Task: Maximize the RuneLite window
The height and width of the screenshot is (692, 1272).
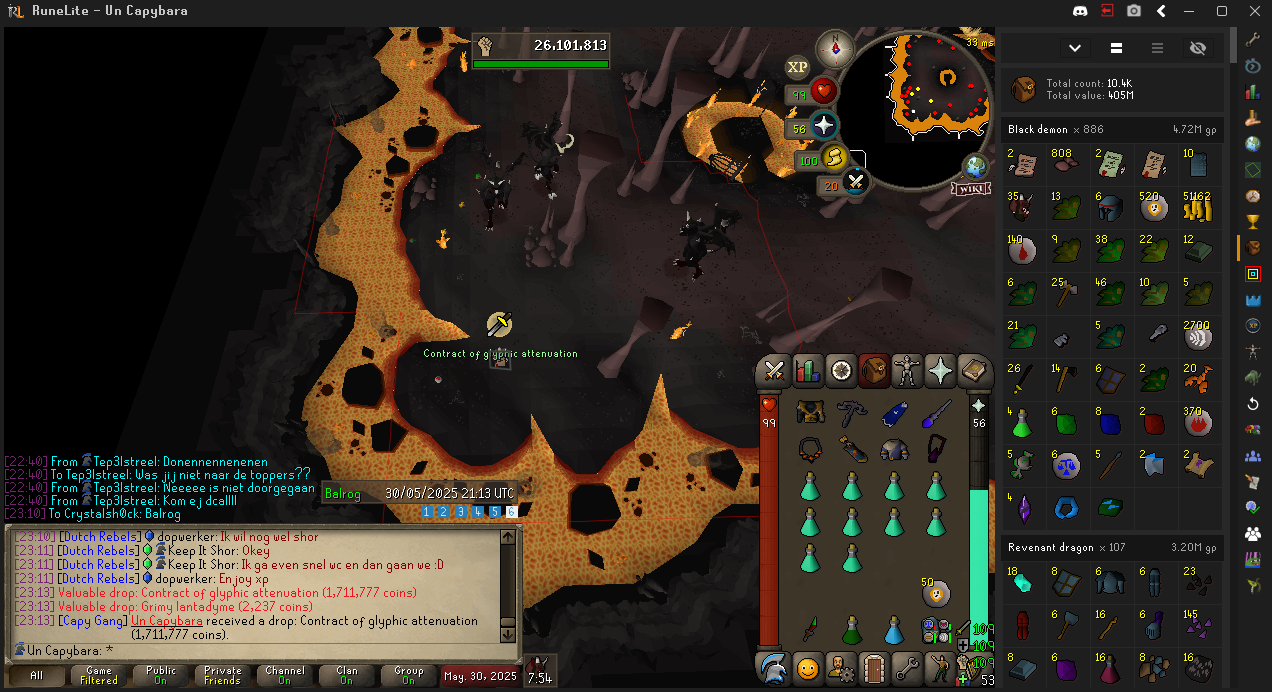Action: (1221, 11)
